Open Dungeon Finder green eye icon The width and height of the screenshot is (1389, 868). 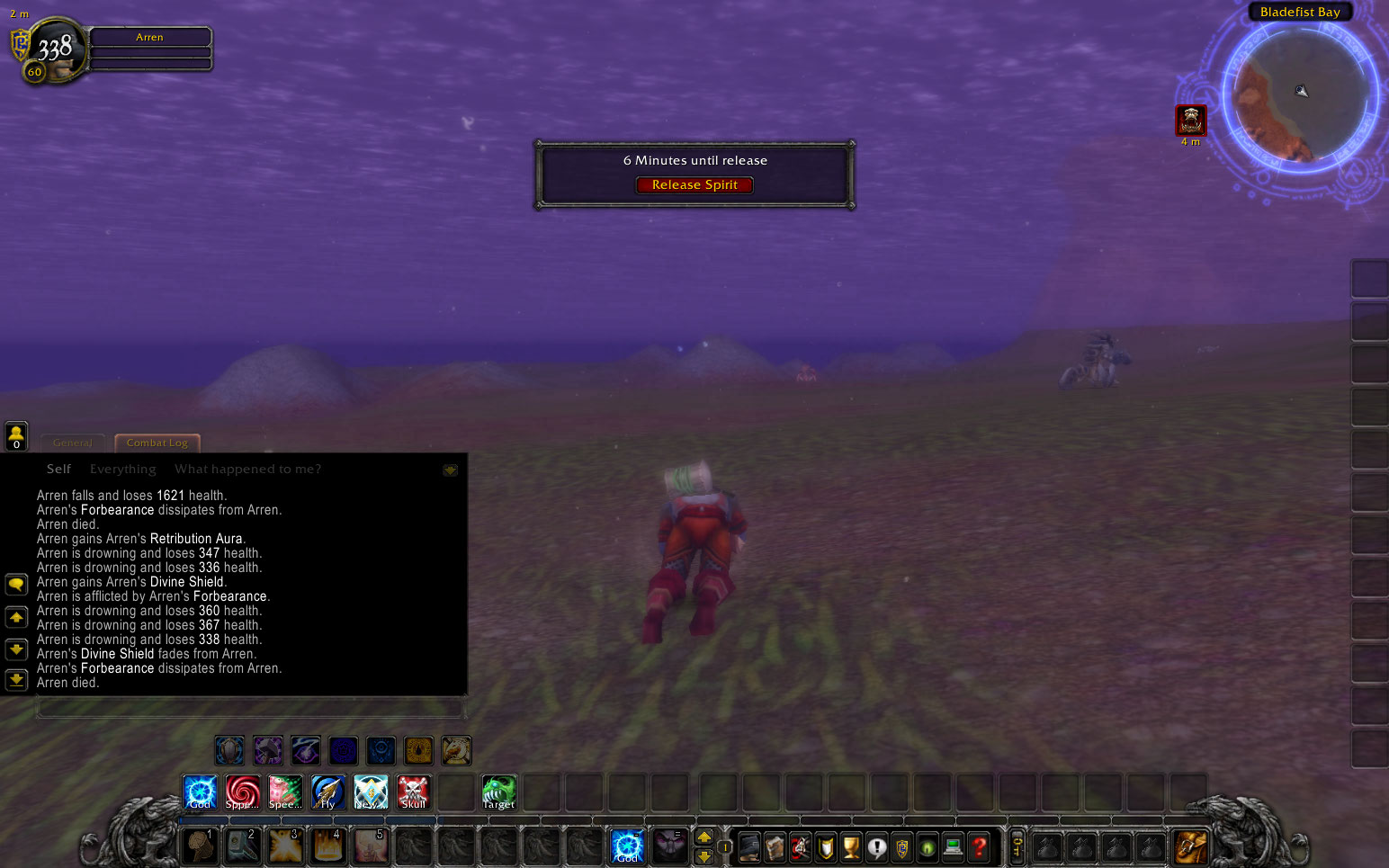(927, 846)
